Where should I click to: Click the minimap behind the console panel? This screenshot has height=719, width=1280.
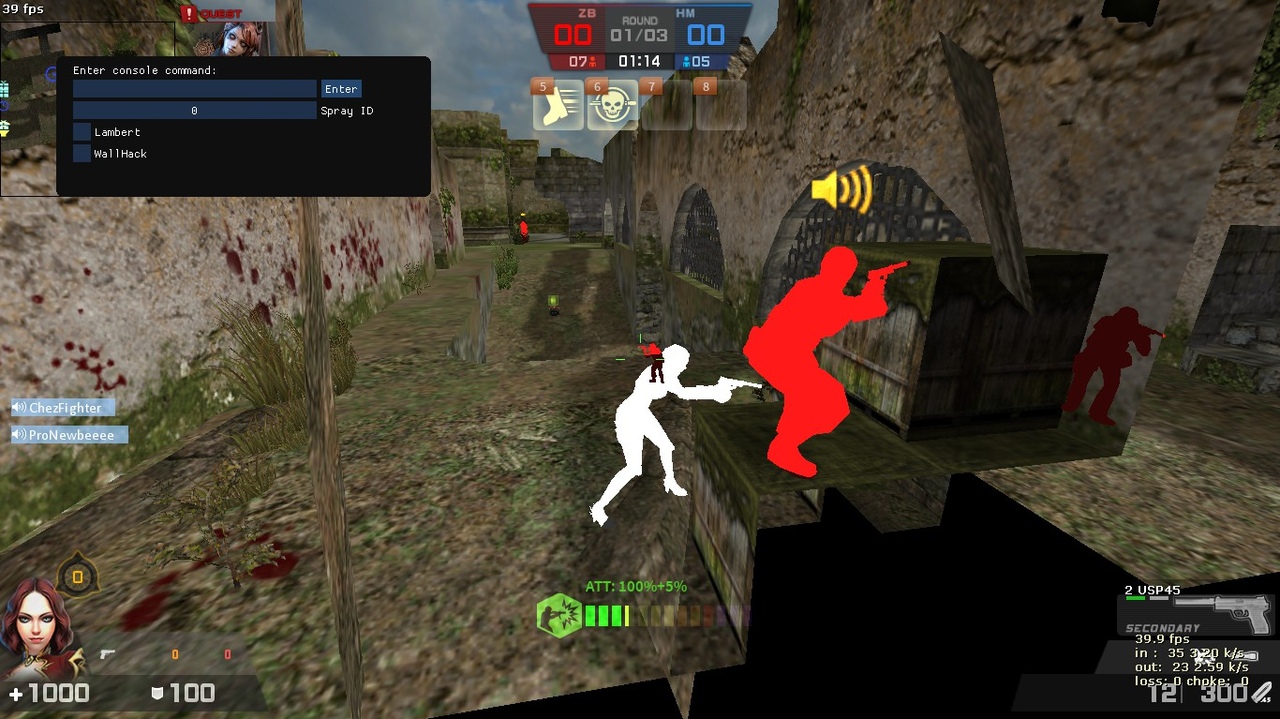pos(28,110)
